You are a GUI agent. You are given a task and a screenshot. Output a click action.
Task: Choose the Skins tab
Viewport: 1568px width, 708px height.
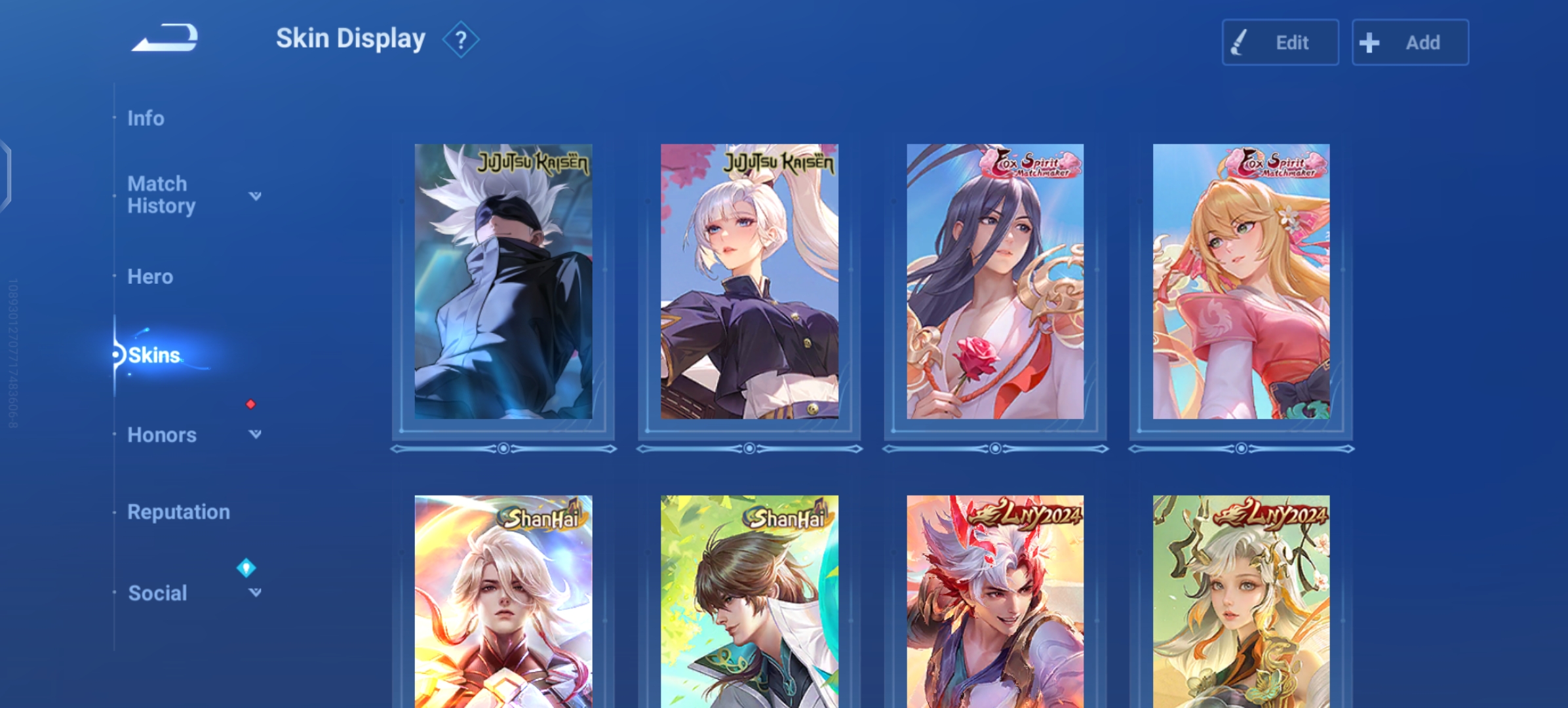click(x=154, y=355)
